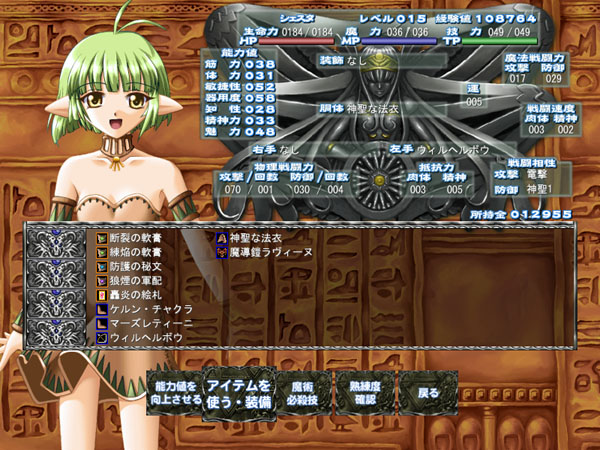The image size is (600, 450).
Task: Select the 断裂の軟膏 item
Action: pyautogui.click(x=138, y=238)
